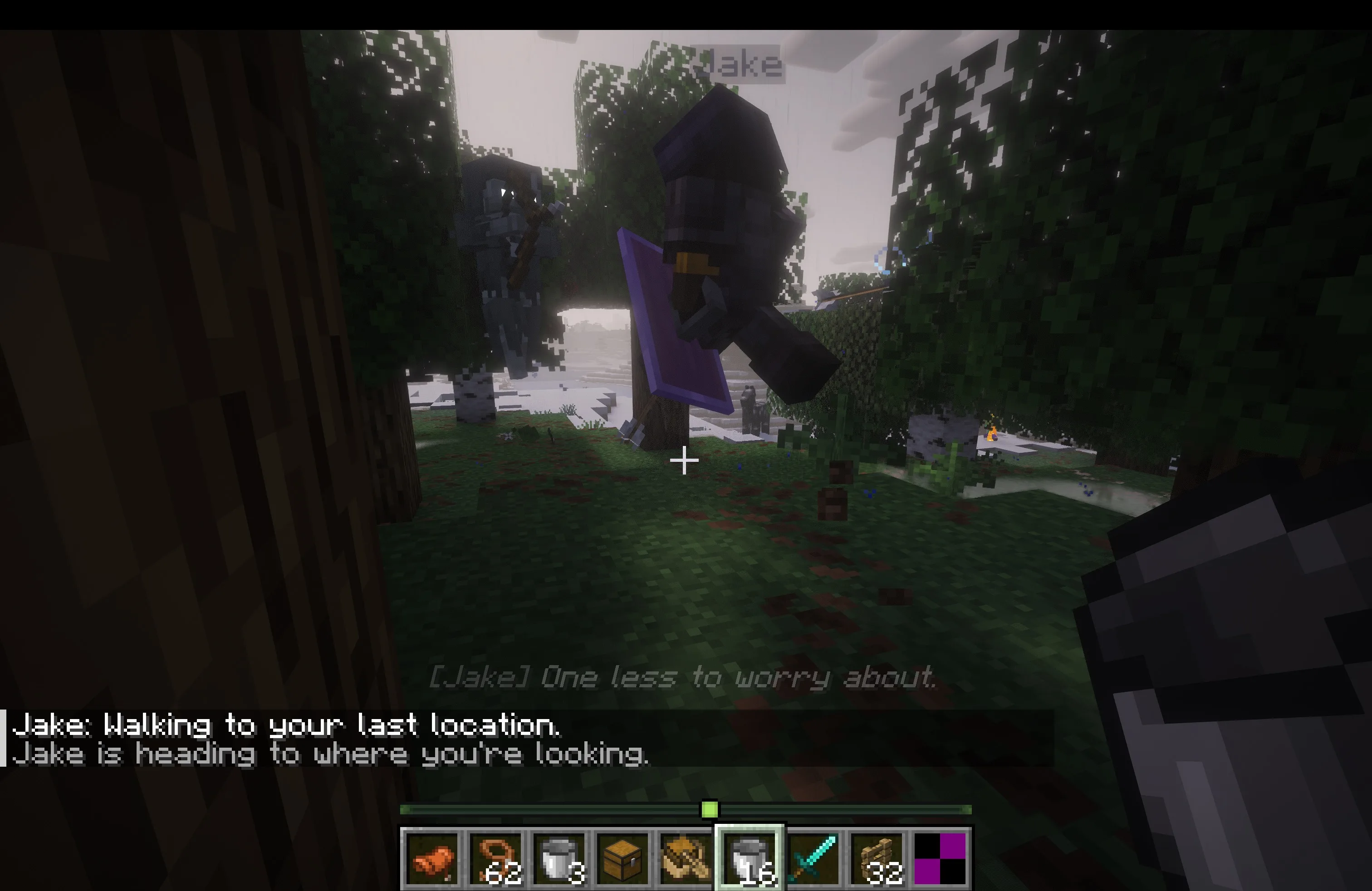Choose the purple-black missing texture item
Viewport: 1372px width, 891px height.
point(940,858)
